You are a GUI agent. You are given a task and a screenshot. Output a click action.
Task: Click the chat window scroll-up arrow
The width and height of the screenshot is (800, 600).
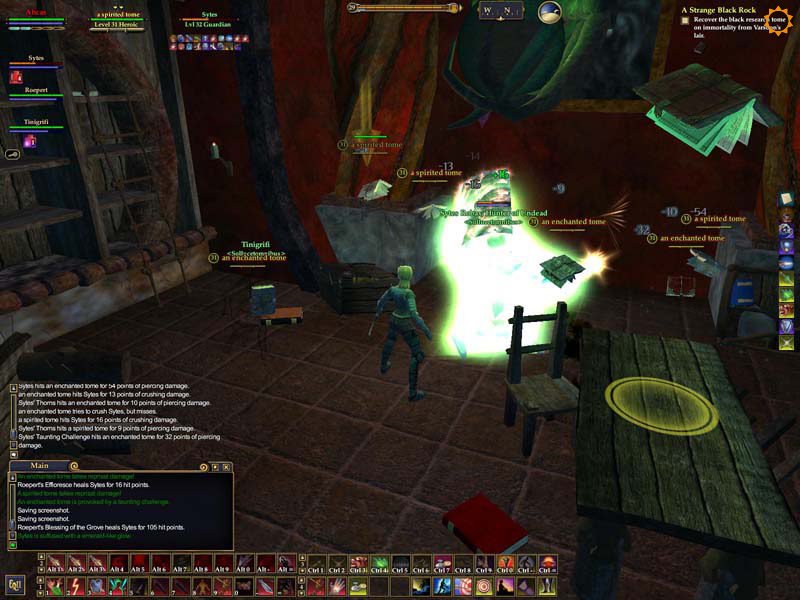(13, 478)
